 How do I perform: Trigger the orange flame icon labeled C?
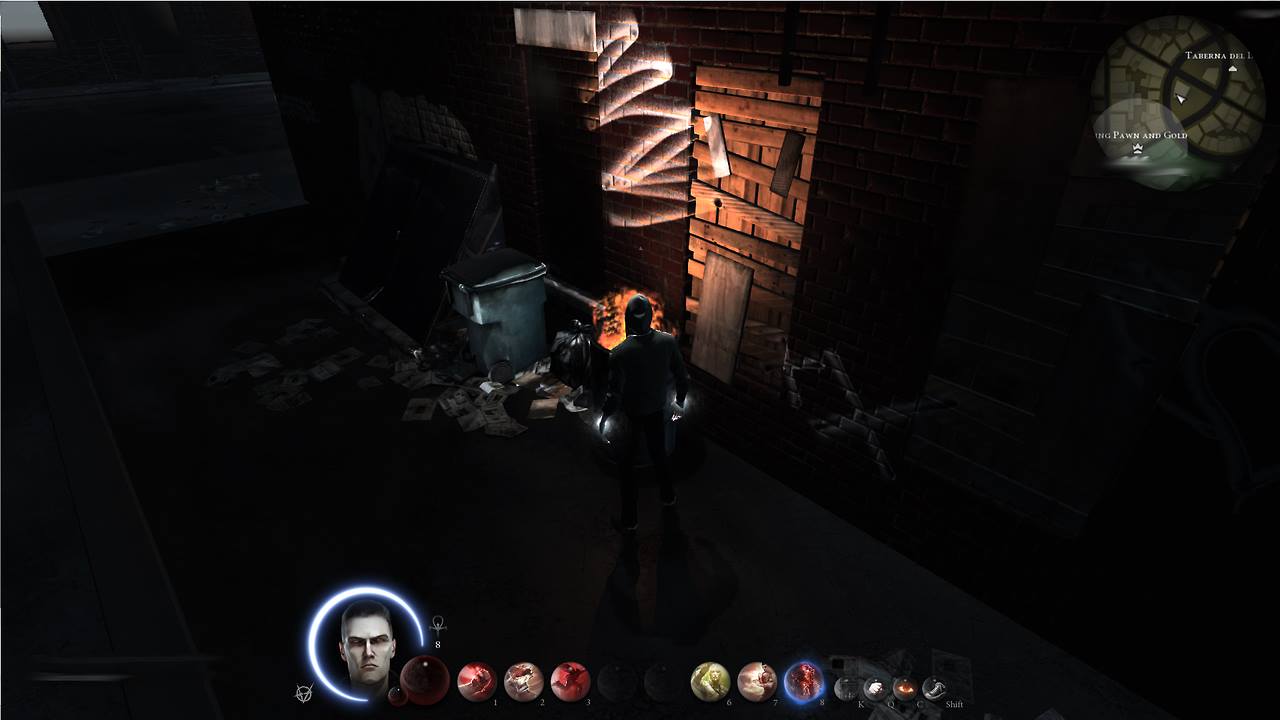pyautogui.click(x=905, y=688)
